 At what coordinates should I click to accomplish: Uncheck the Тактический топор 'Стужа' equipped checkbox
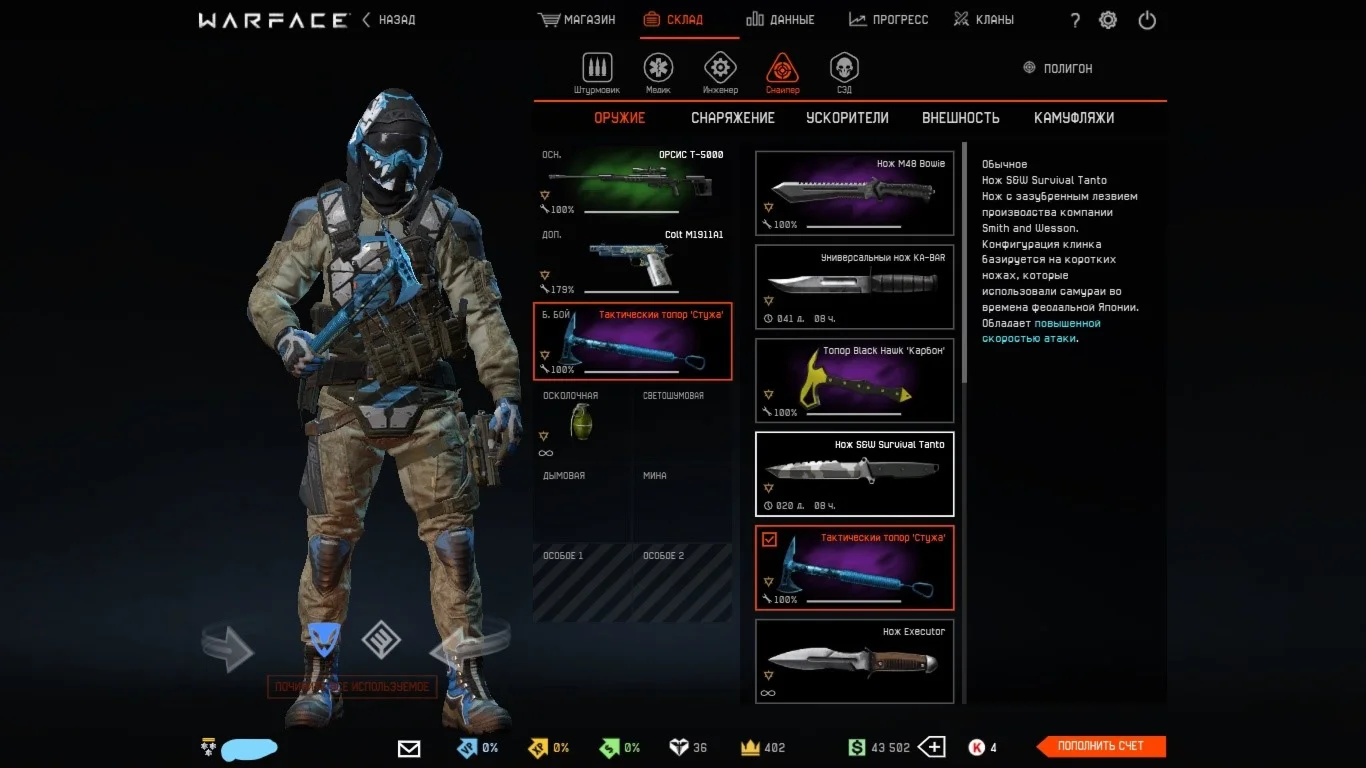pyautogui.click(x=769, y=537)
